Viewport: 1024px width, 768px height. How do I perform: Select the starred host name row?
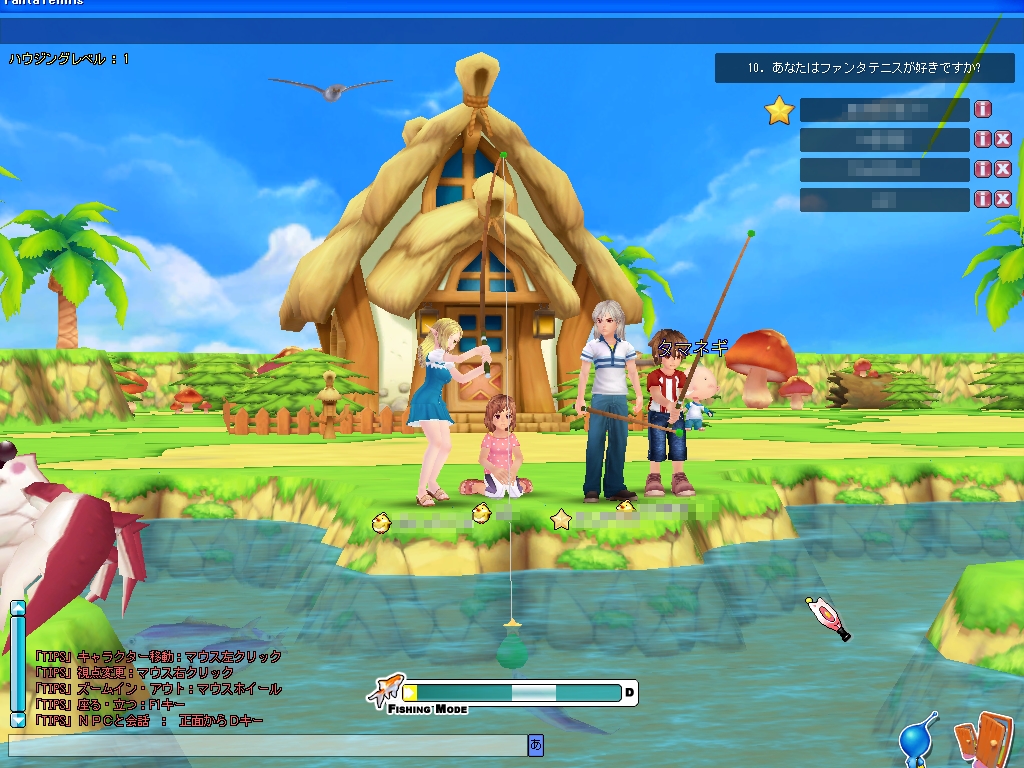(884, 110)
